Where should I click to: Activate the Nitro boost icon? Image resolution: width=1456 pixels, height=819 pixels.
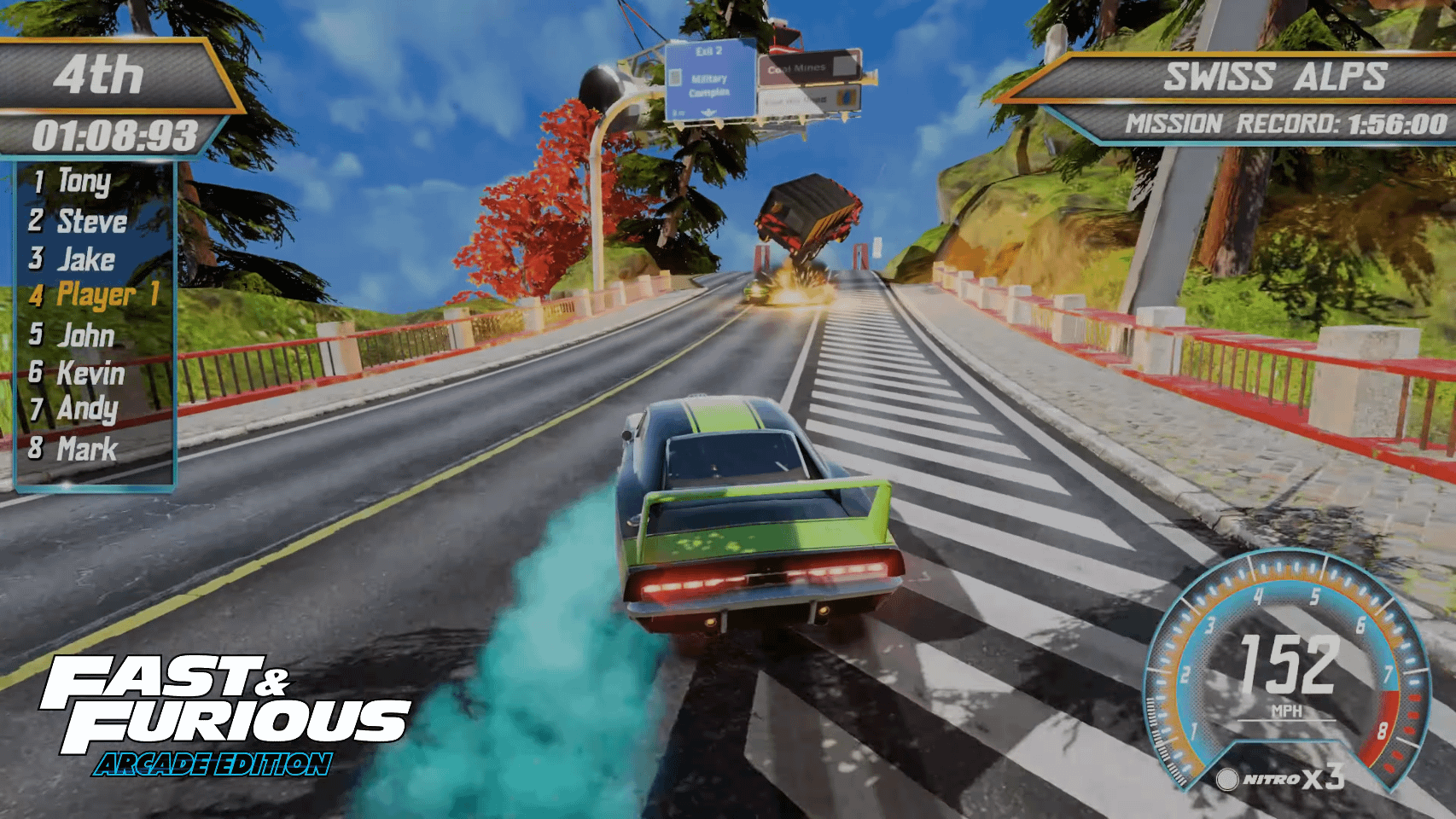[1227, 779]
